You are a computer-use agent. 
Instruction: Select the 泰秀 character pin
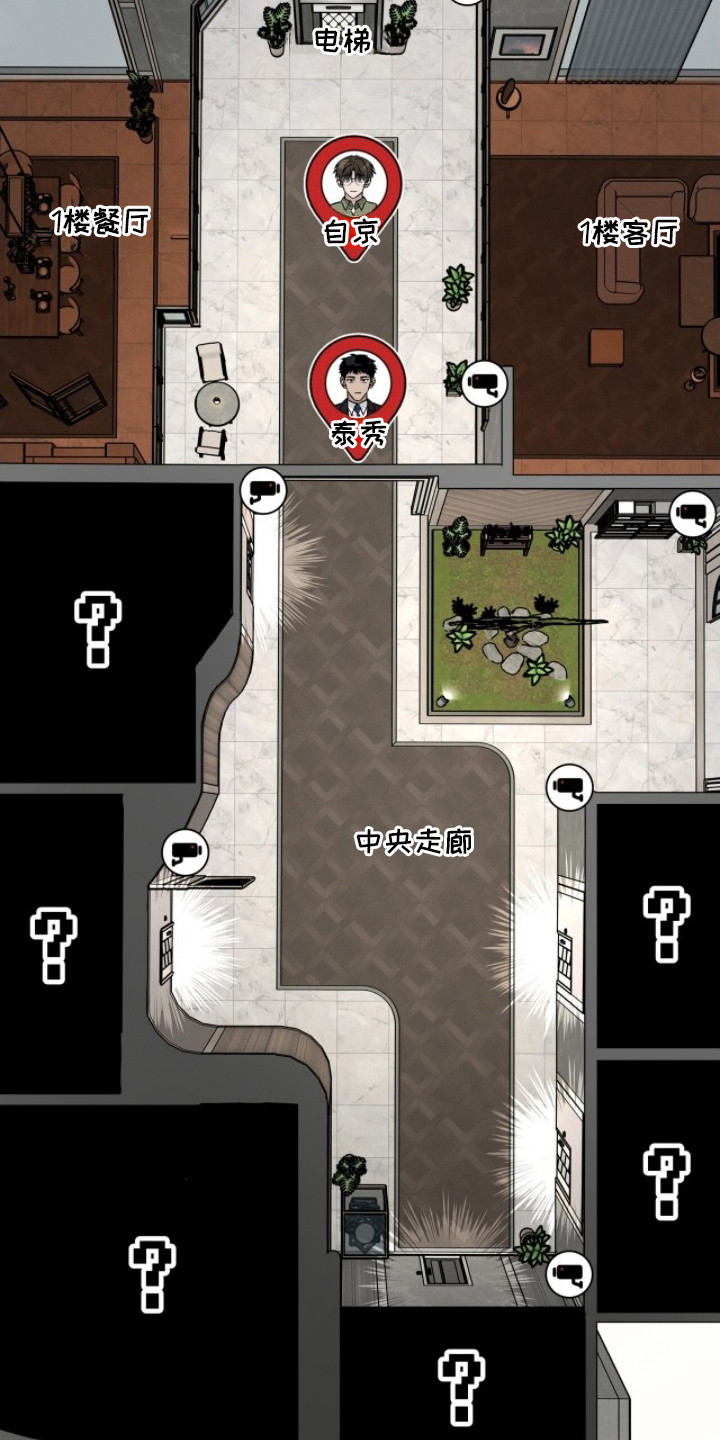point(355,395)
